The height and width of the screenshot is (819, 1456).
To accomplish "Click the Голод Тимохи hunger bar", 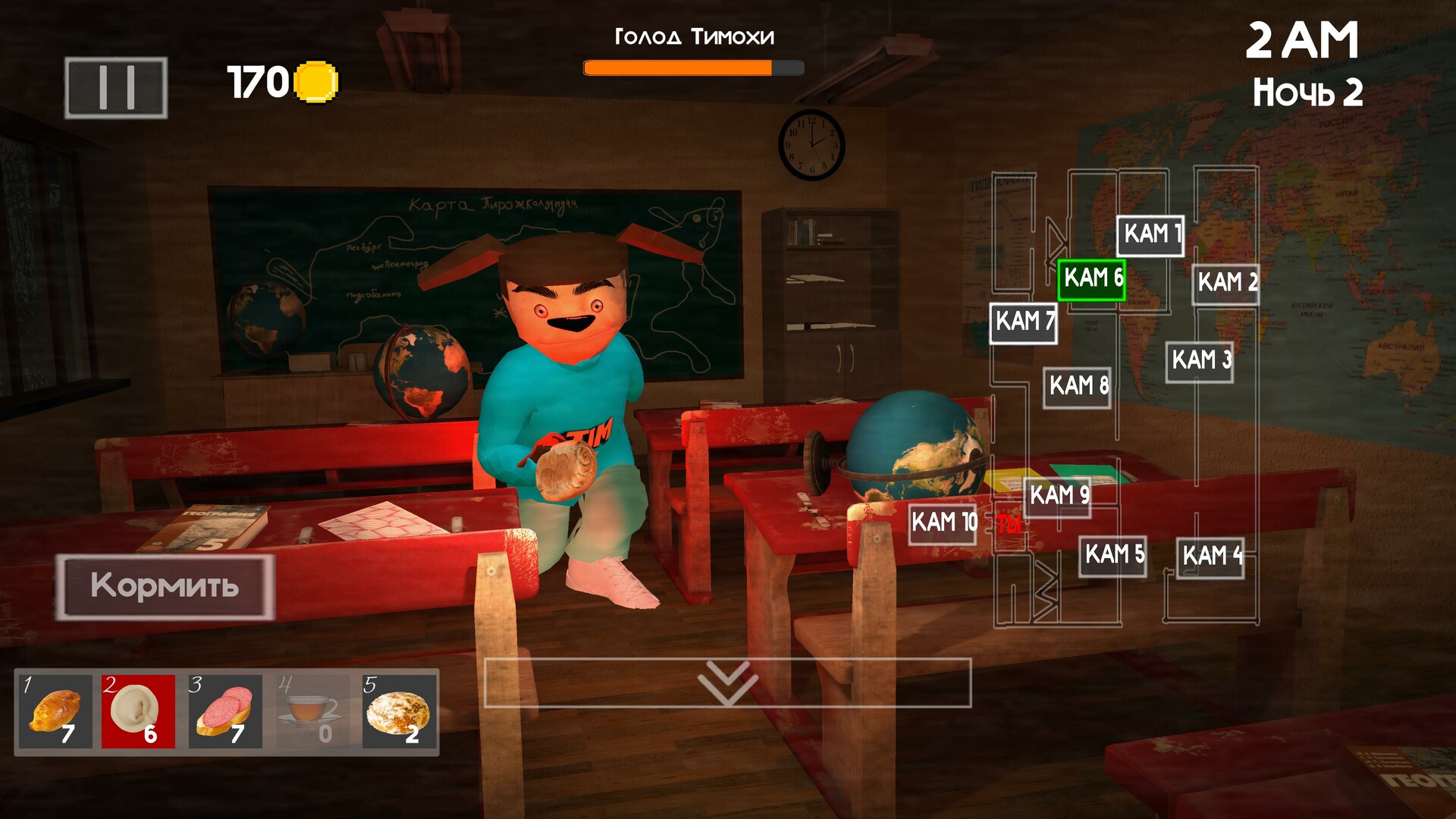I will 692,68.
